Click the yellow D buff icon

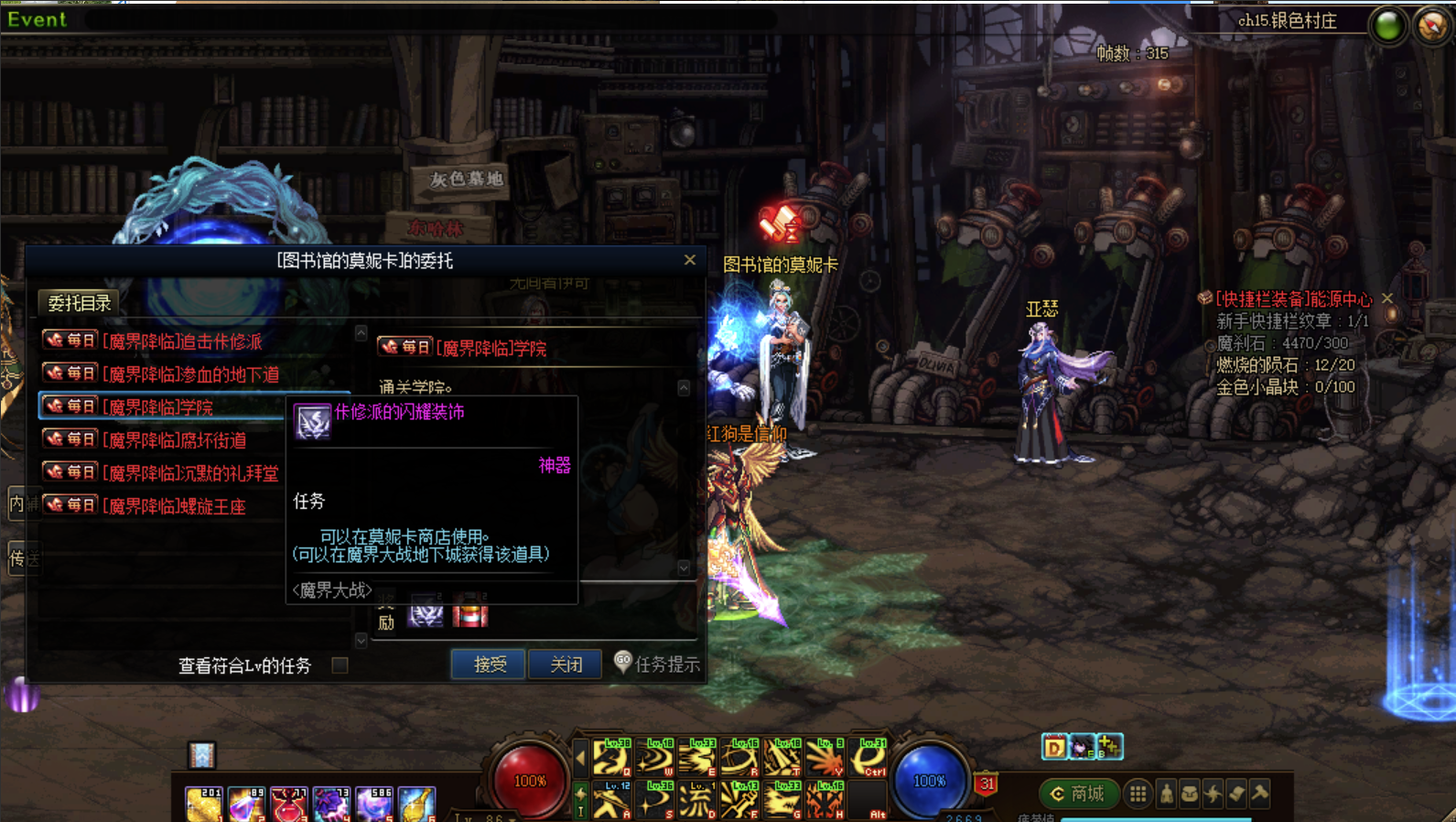coord(1054,748)
